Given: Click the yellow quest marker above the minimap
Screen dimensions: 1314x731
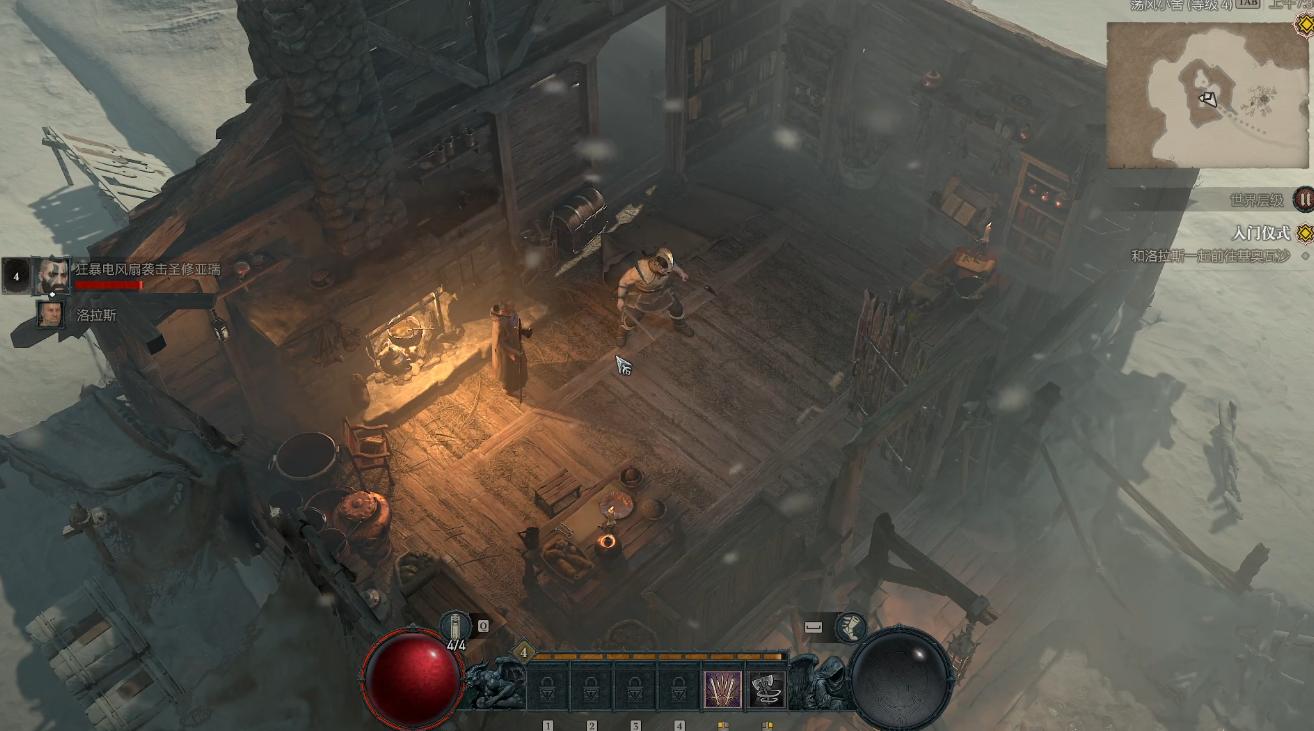Looking at the screenshot, I should coord(1303,21).
